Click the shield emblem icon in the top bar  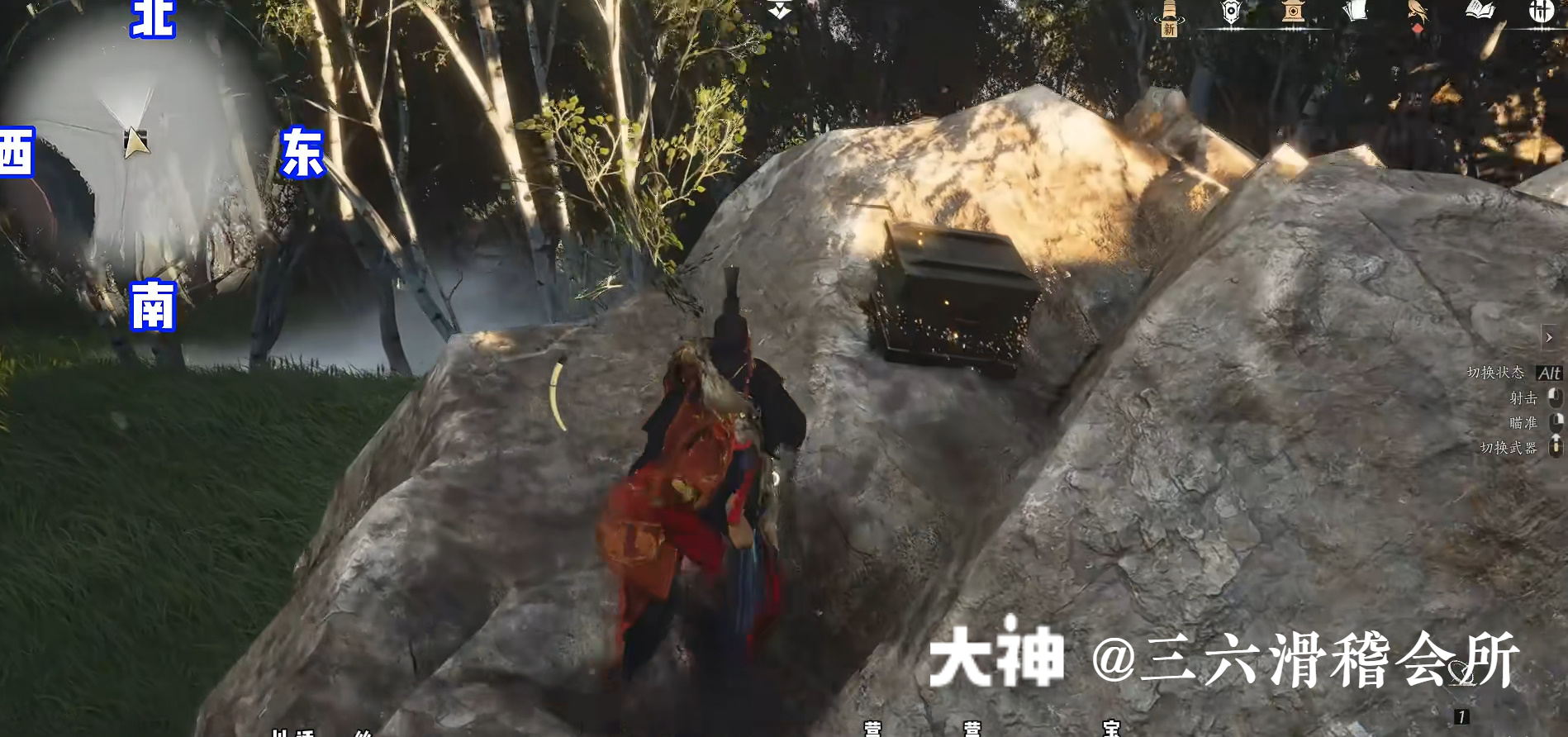point(1229,10)
